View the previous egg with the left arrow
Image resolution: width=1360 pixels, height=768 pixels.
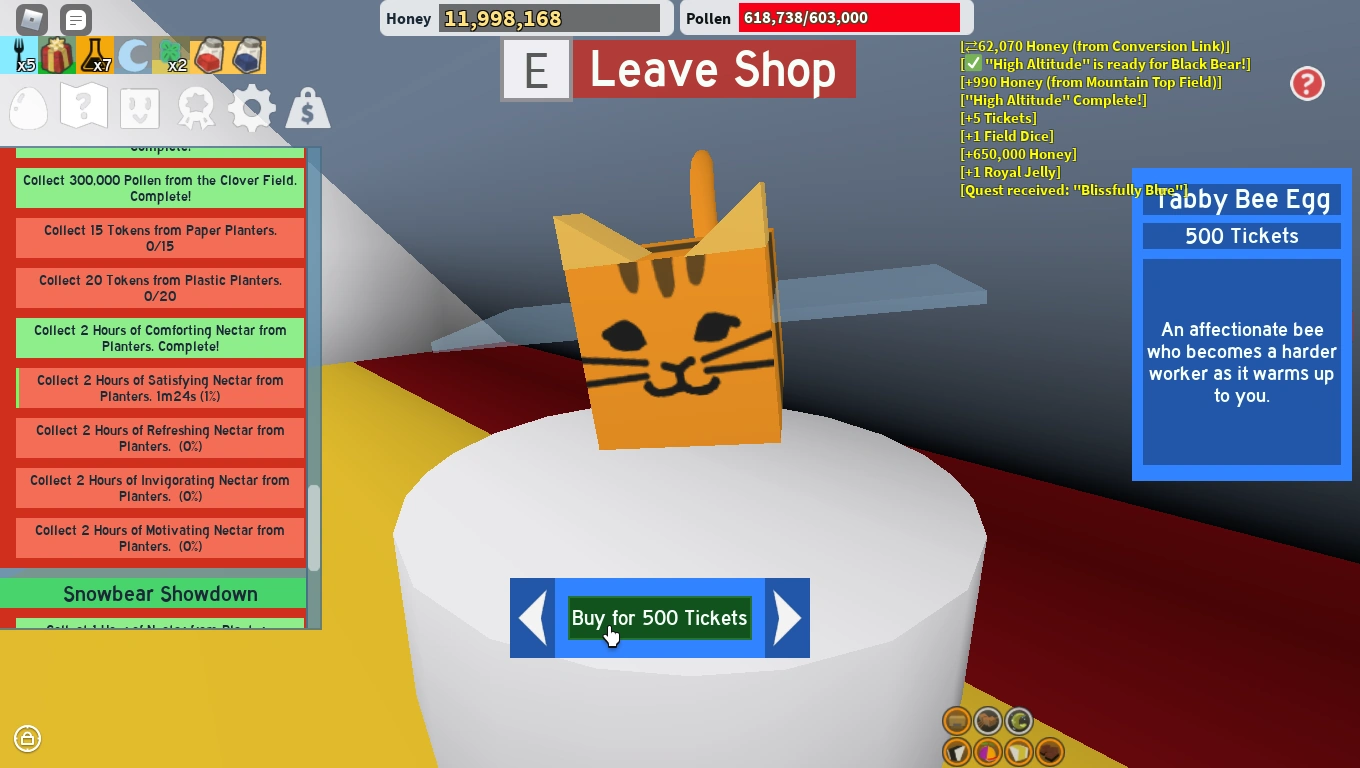[531, 618]
